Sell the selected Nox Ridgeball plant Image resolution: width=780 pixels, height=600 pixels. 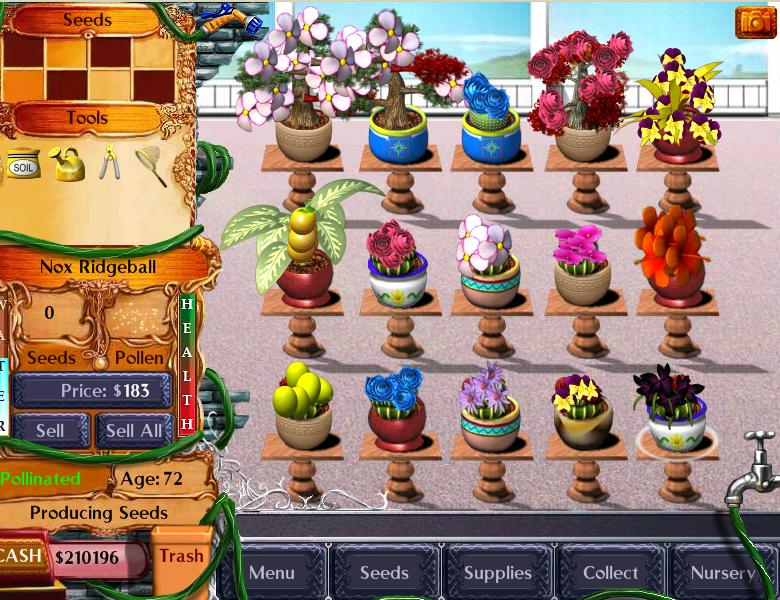pyautogui.click(x=50, y=431)
